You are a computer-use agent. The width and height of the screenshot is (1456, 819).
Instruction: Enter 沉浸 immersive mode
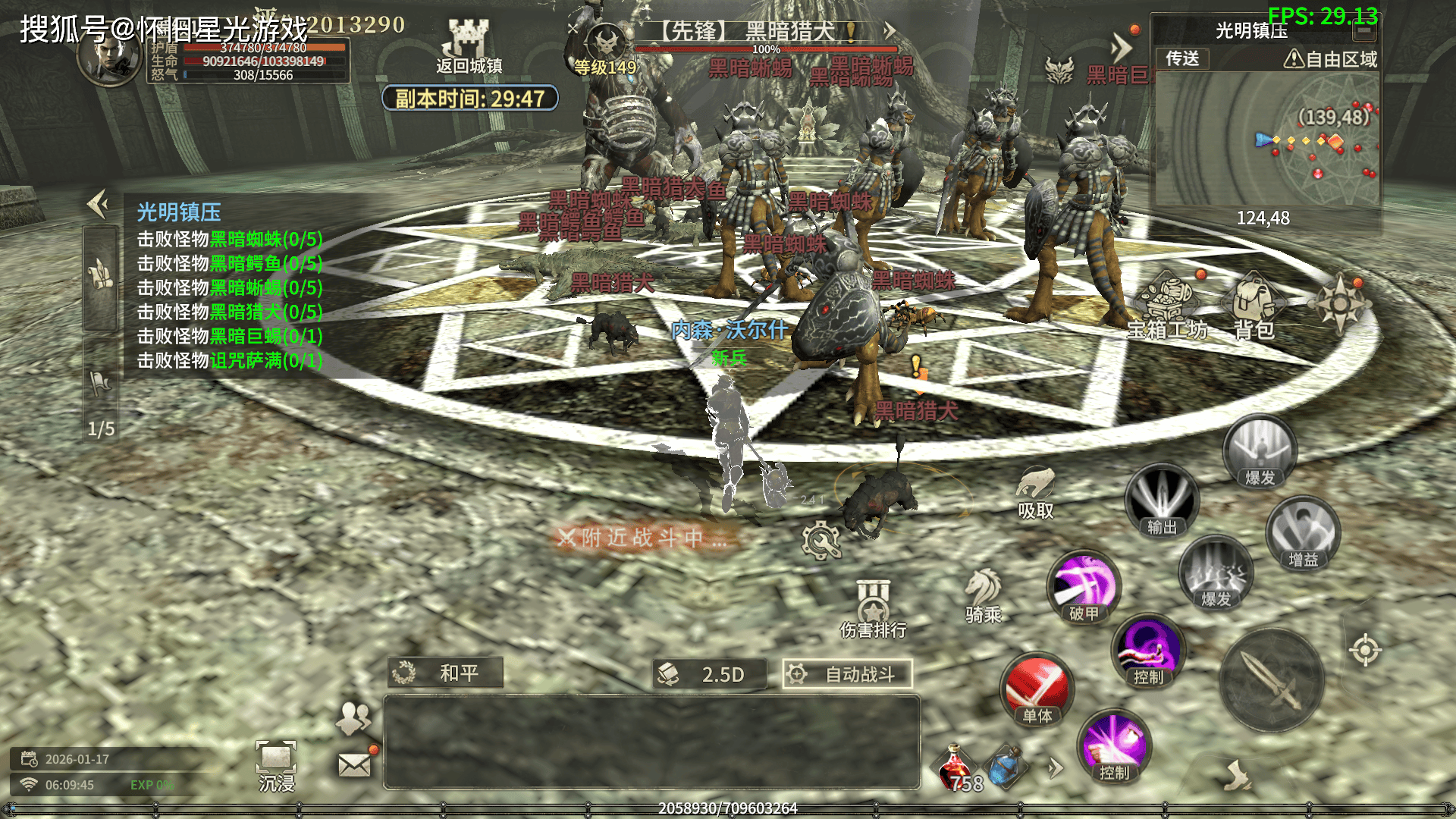276,764
